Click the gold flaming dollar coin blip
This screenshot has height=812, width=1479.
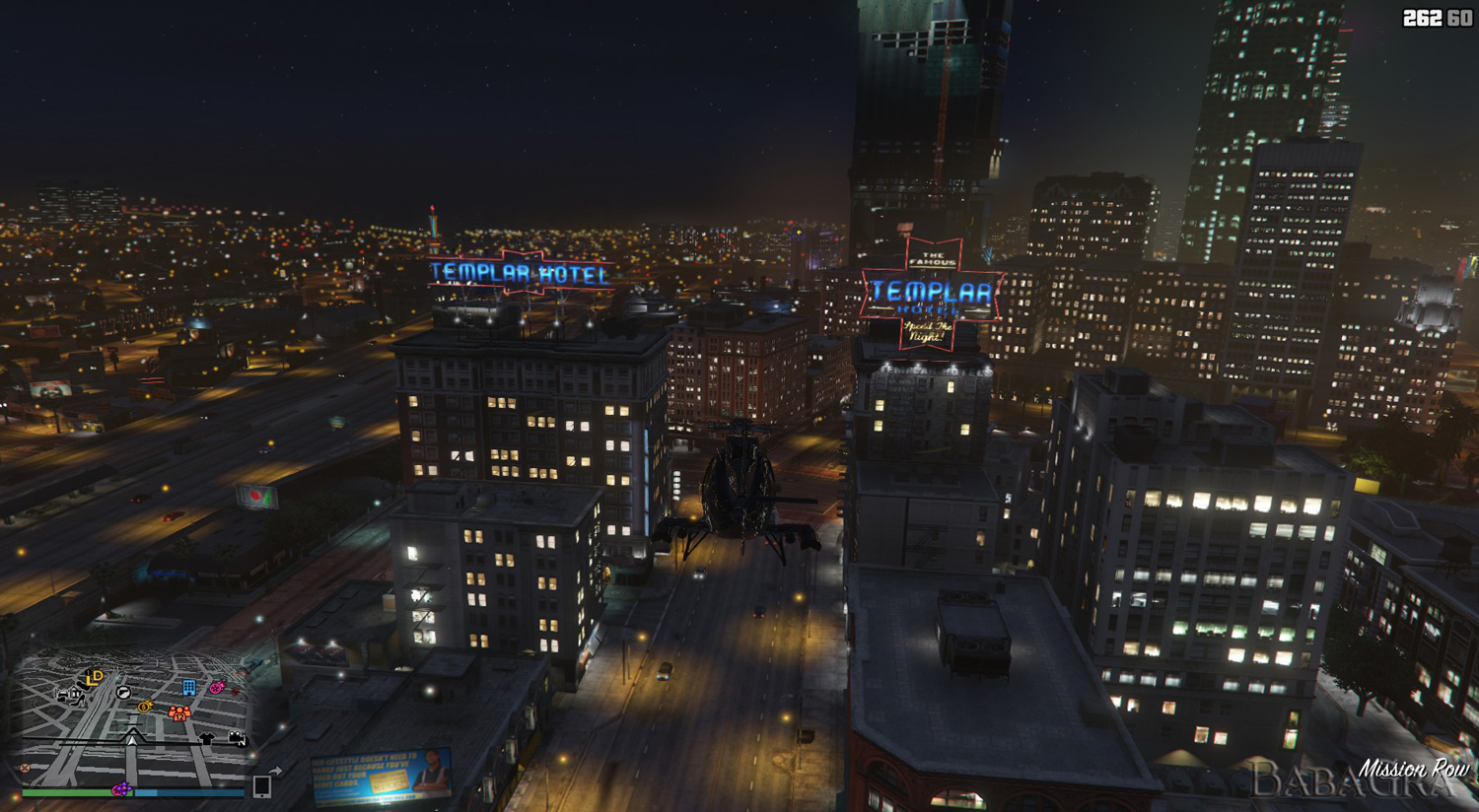click(145, 707)
